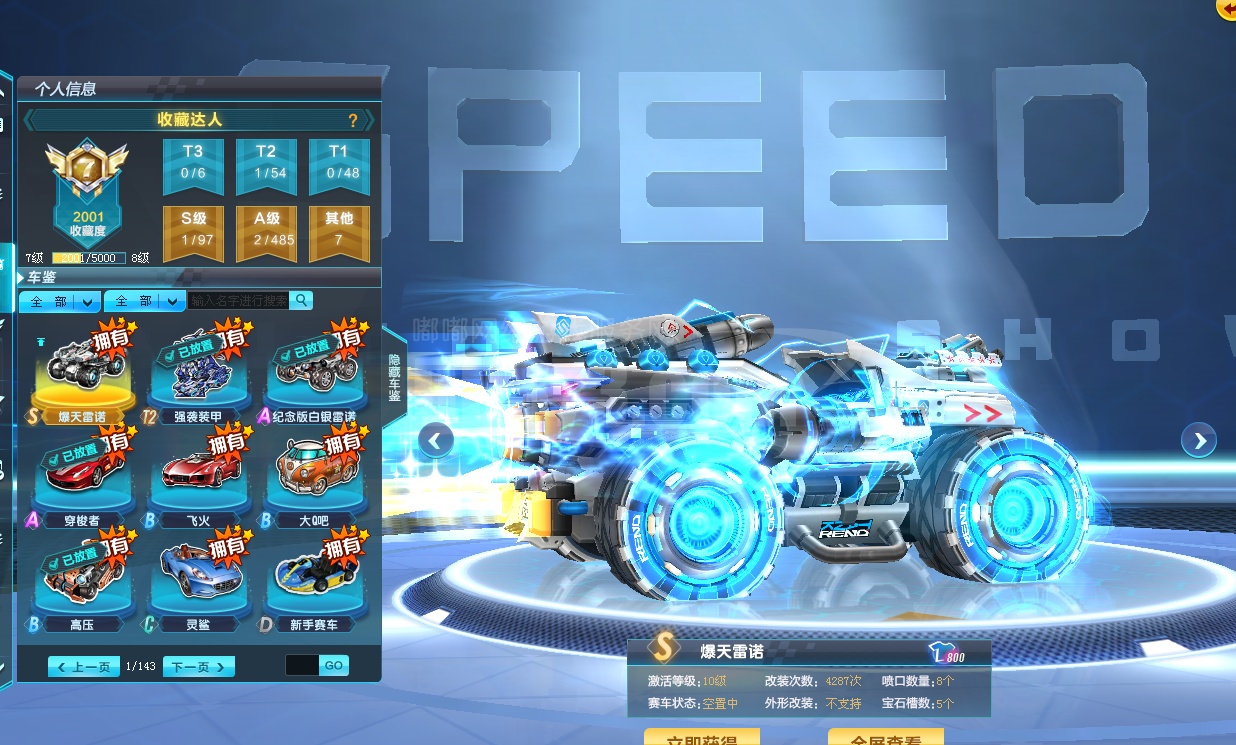Select the 爆天雷诺 car tile
The image size is (1236, 745).
click(82, 372)
